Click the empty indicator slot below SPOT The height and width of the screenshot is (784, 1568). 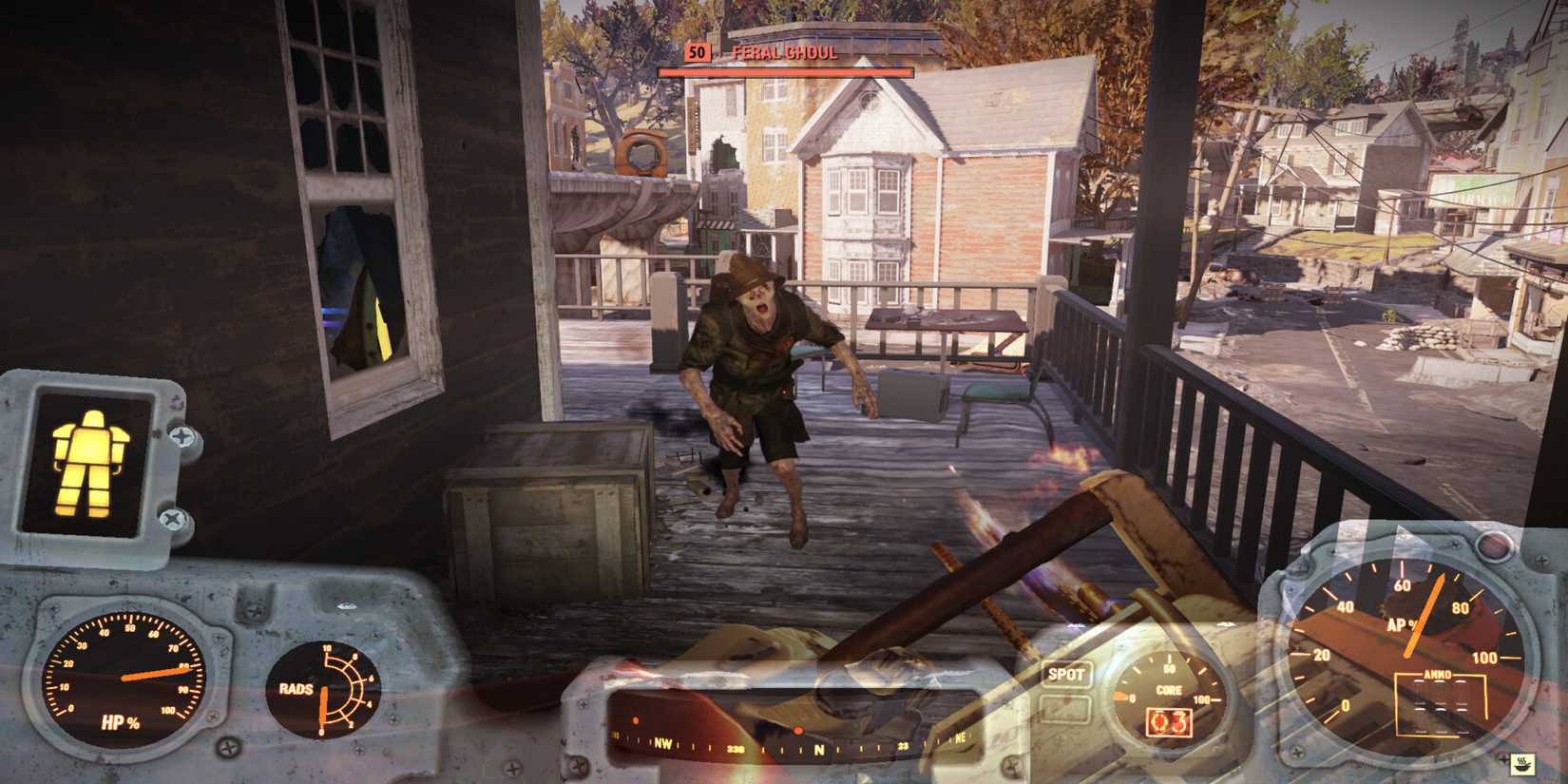pyautogui.click(x=1064, y=708)
